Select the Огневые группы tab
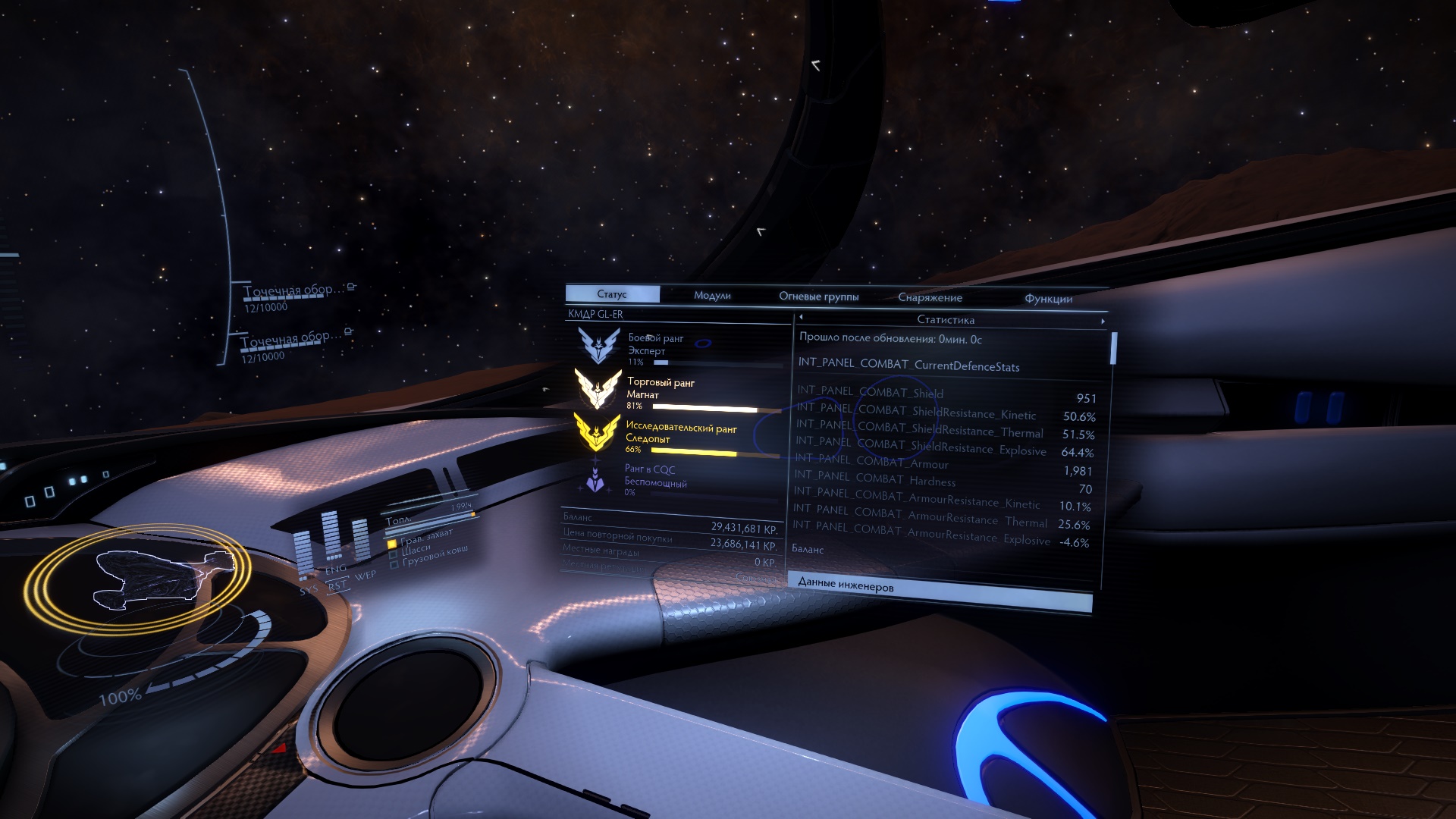1456x819 pixels. (818, 297)
